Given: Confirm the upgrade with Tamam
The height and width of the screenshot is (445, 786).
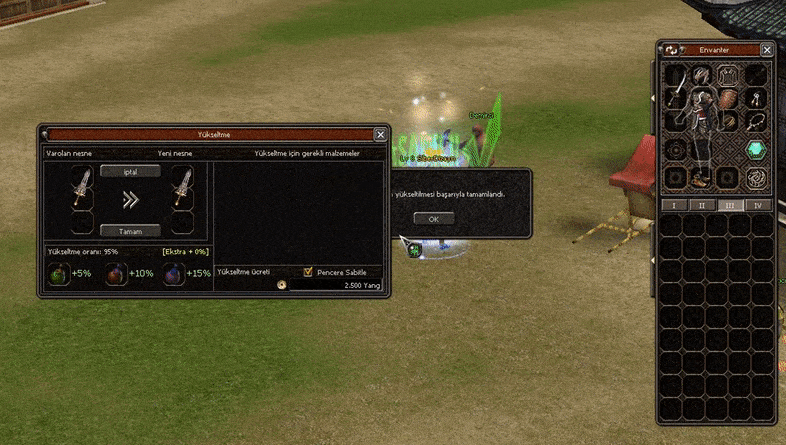Looking at the screenshot, I should 130,230.
